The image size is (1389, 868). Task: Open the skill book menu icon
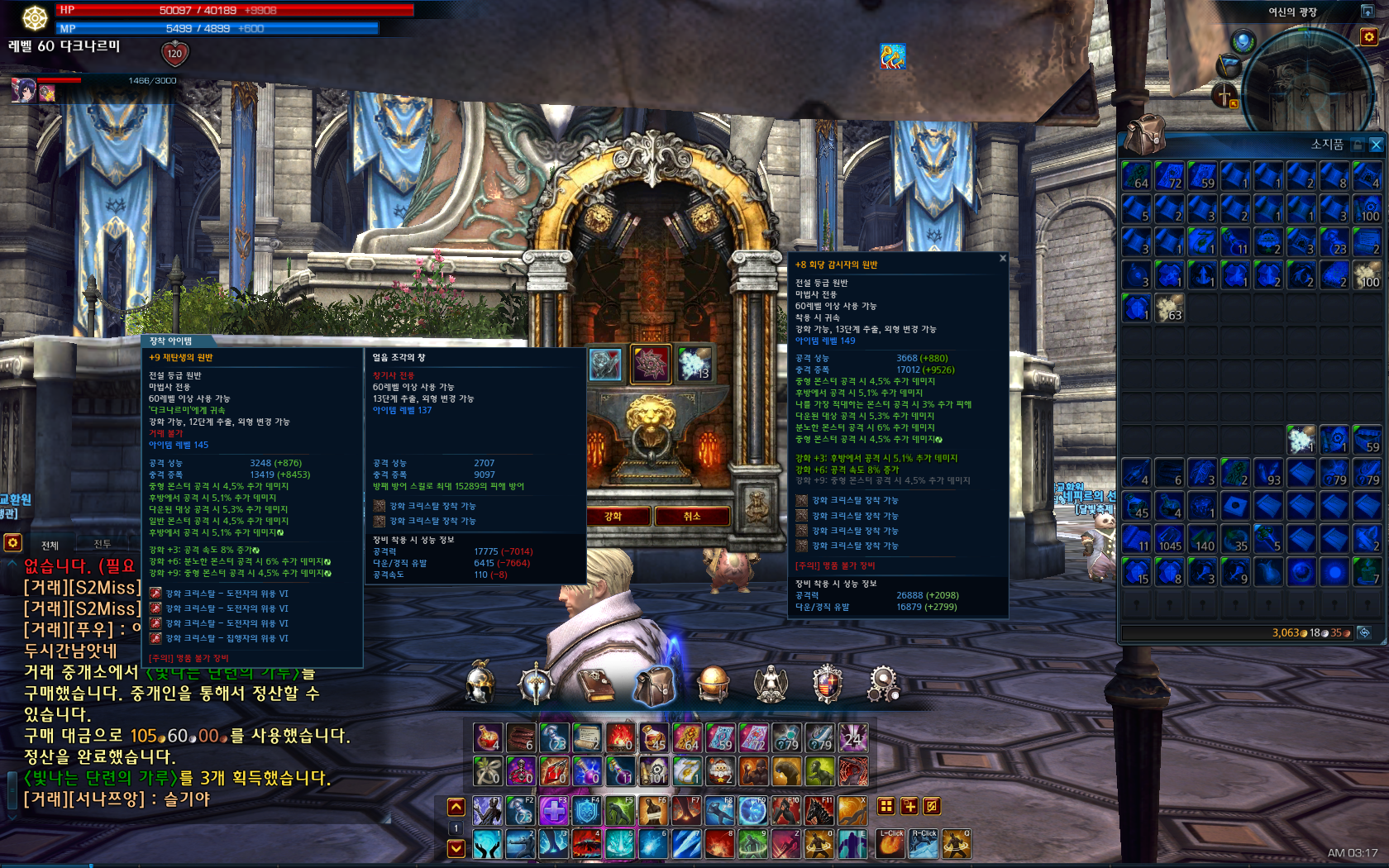coord(595,684)
